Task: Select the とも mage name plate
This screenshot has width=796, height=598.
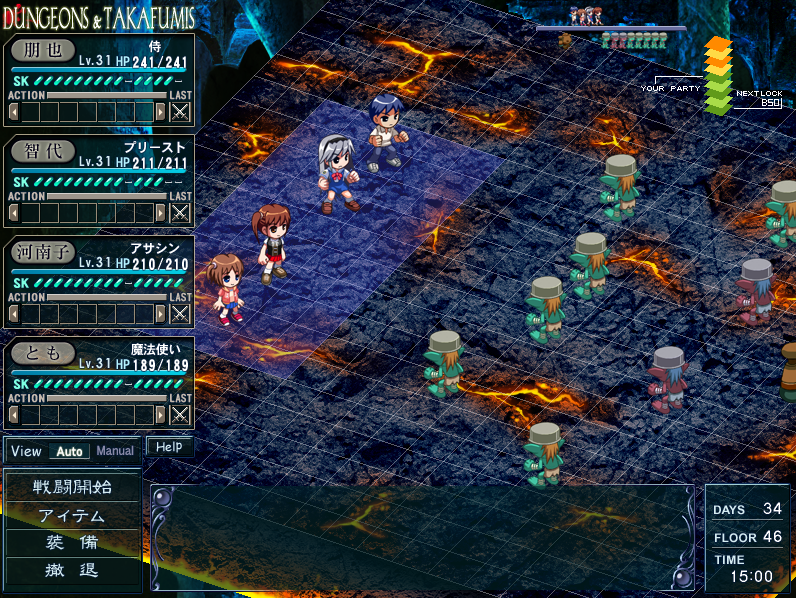Action: (43, 354)
